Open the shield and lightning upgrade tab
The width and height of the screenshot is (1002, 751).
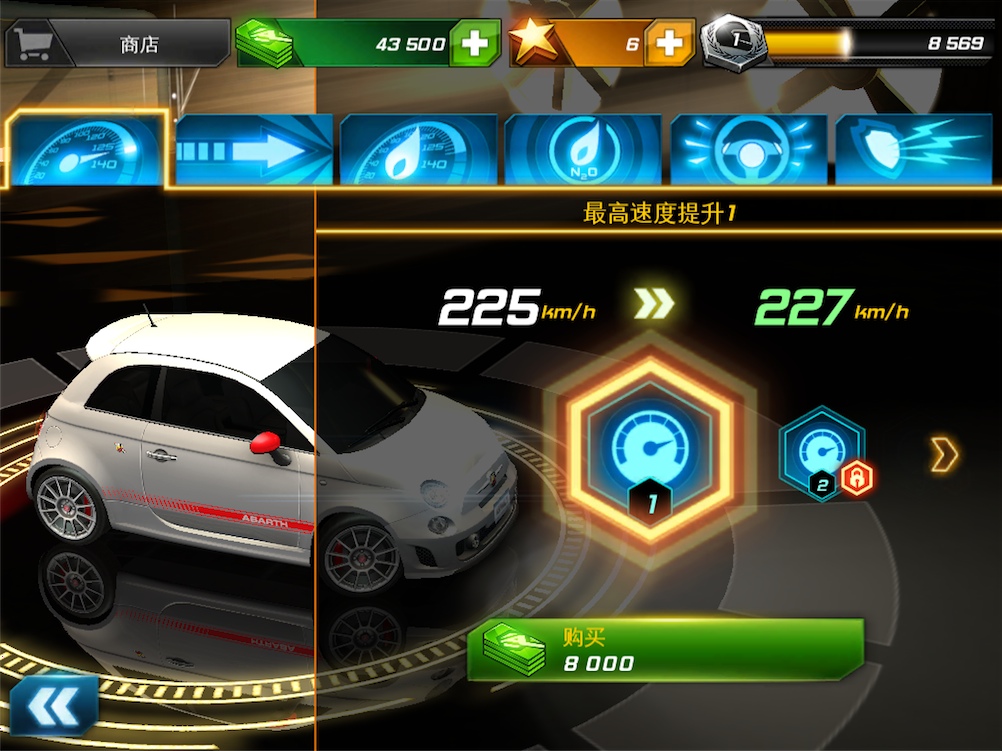[x=912, y=150]
